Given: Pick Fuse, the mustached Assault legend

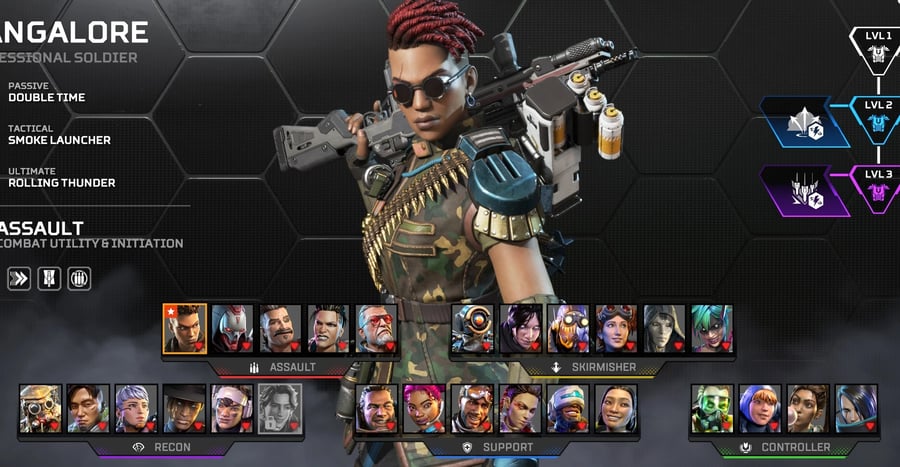Looking at the screenshot, I should pyautogui.click(x=280, y=329).
